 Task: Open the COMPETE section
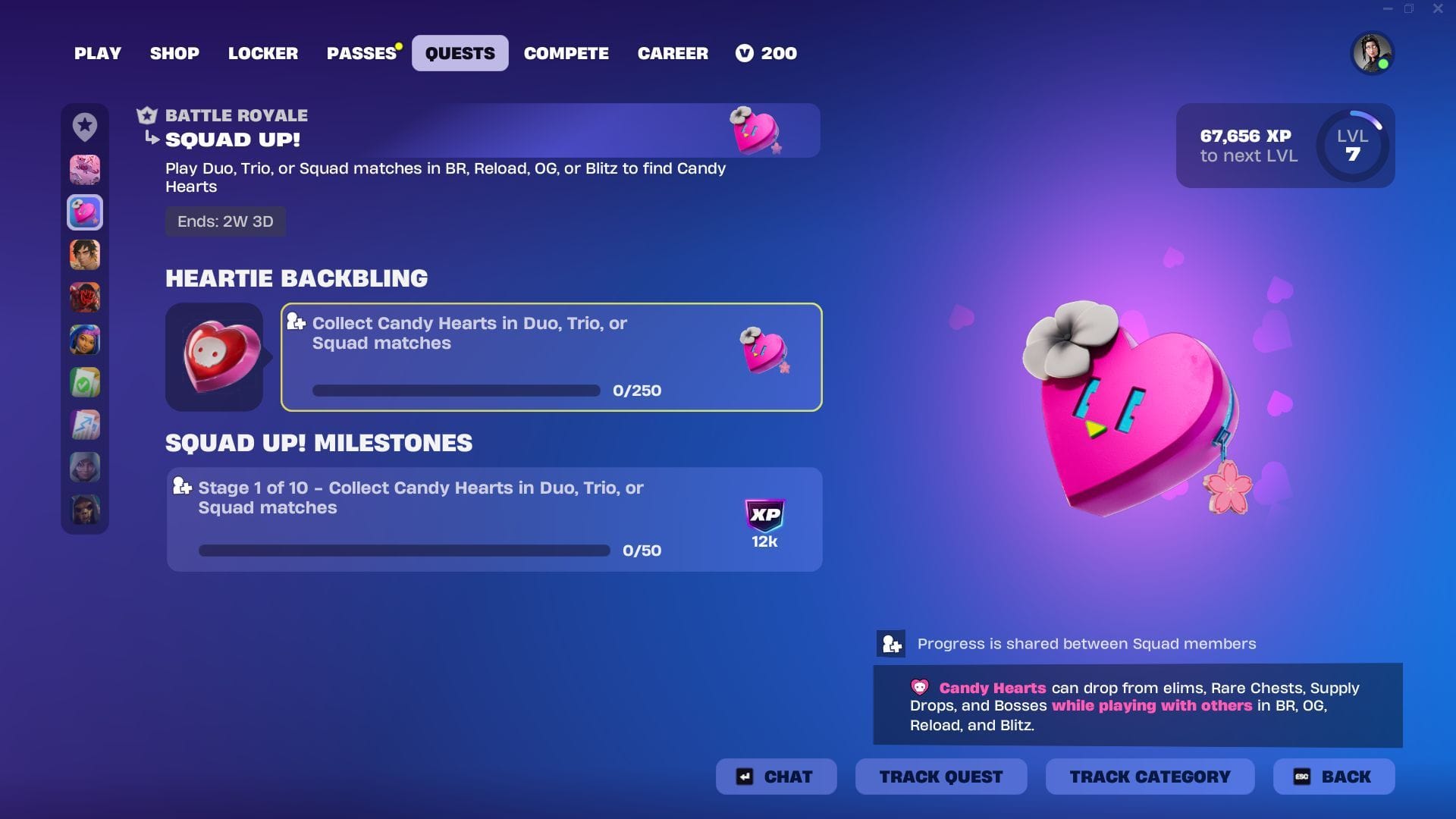coord(566,53)
